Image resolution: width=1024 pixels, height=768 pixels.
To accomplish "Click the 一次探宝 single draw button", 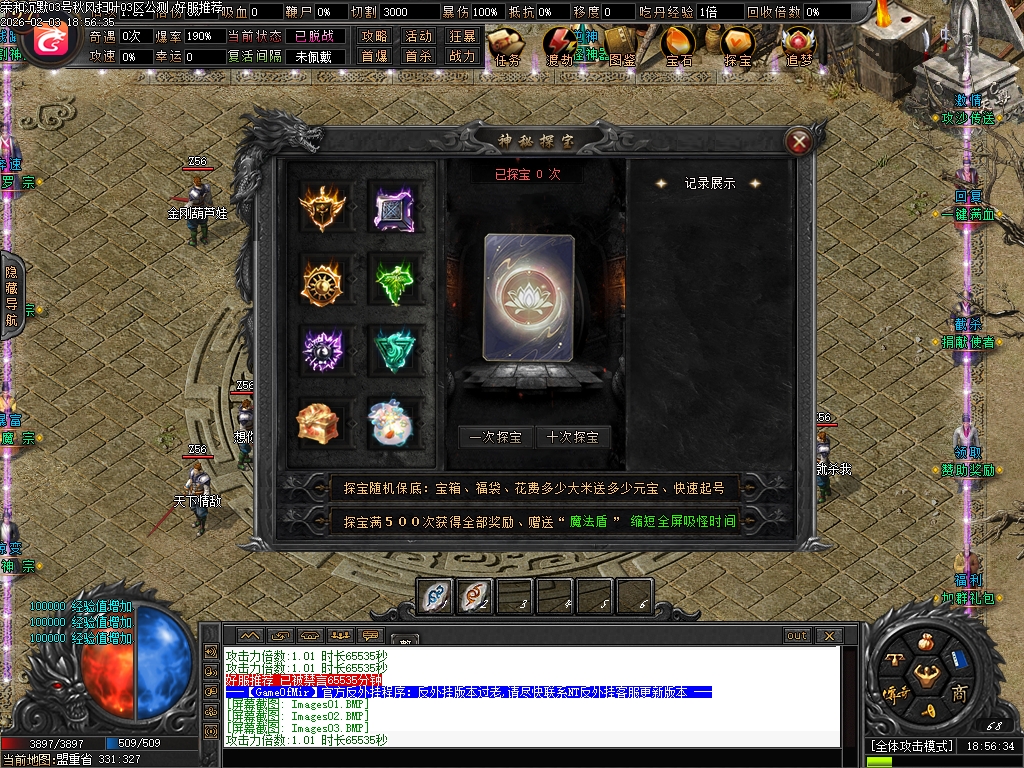I will [x=495, y=437].
